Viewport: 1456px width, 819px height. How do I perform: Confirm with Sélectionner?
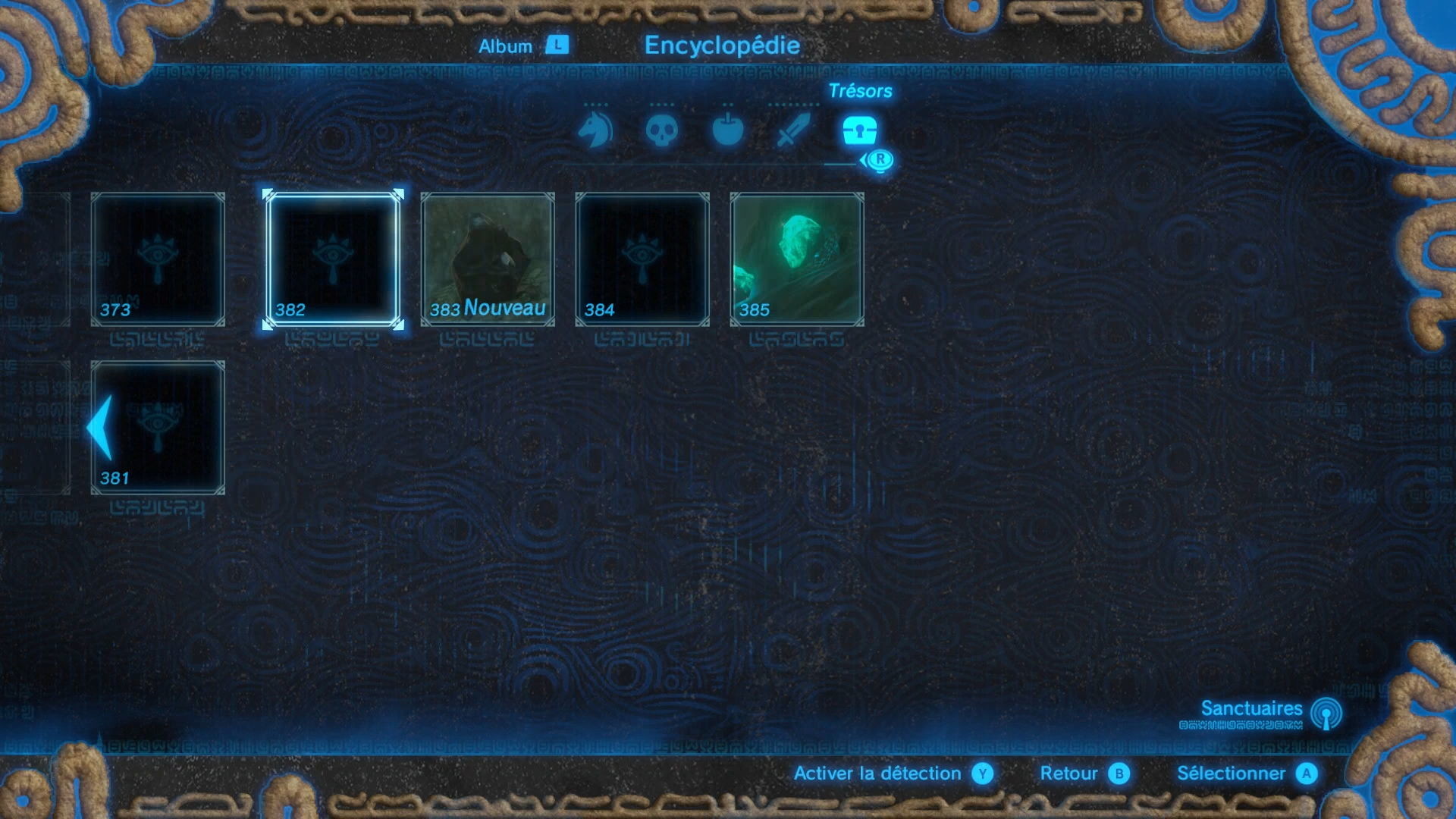pos(1246,773)
